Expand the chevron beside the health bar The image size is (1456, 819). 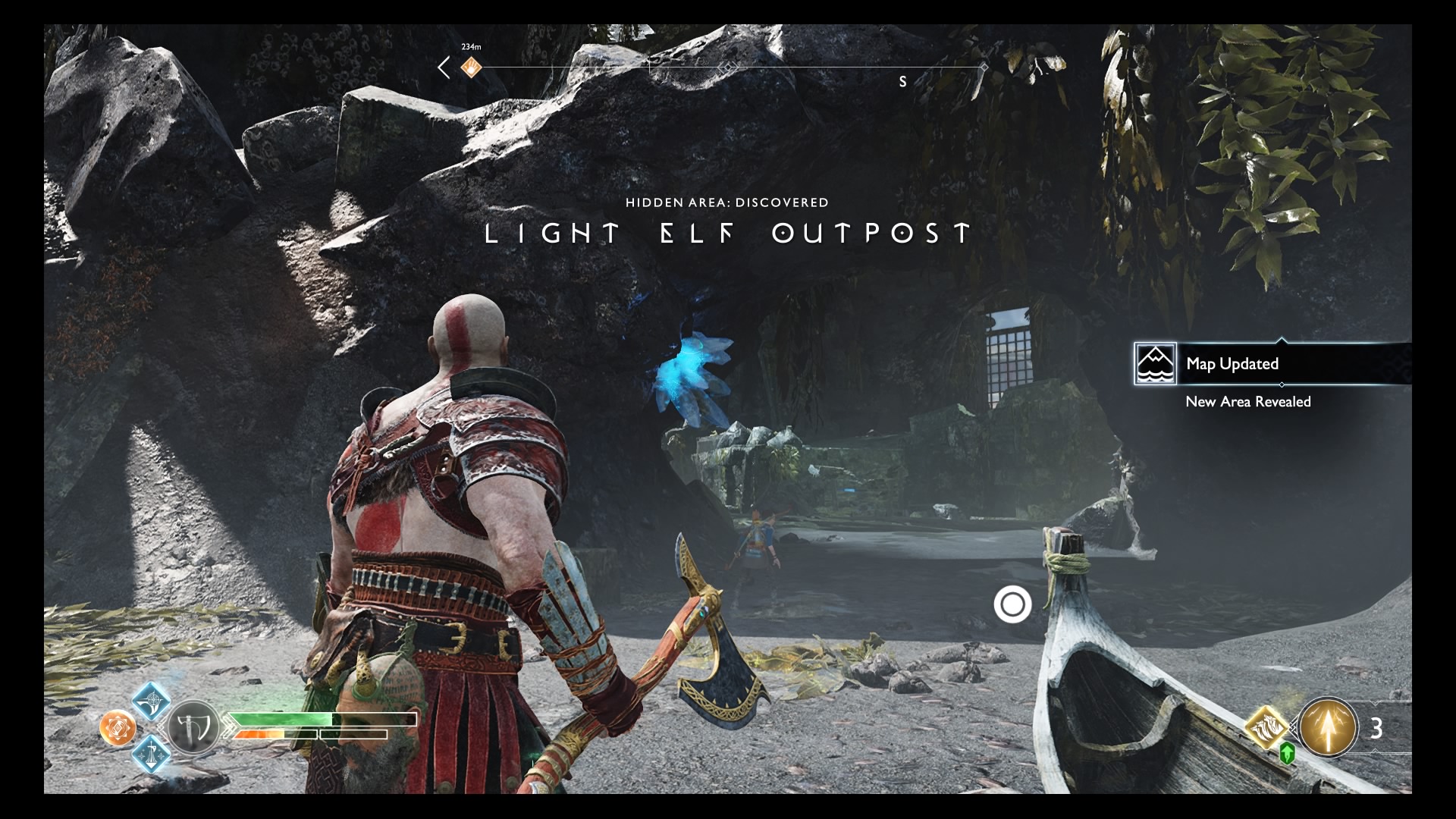228,724
